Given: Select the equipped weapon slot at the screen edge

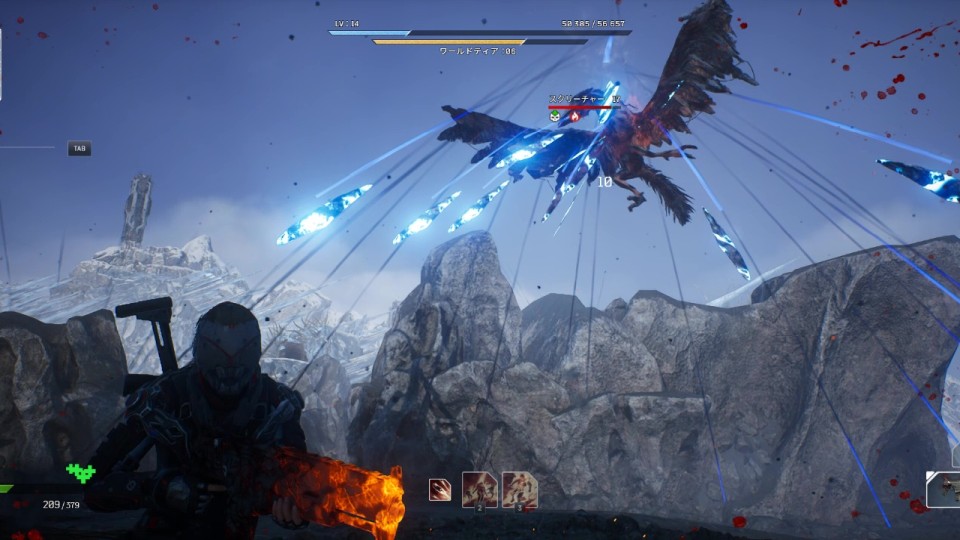Looking at the screenshot, I should point(943,489).
